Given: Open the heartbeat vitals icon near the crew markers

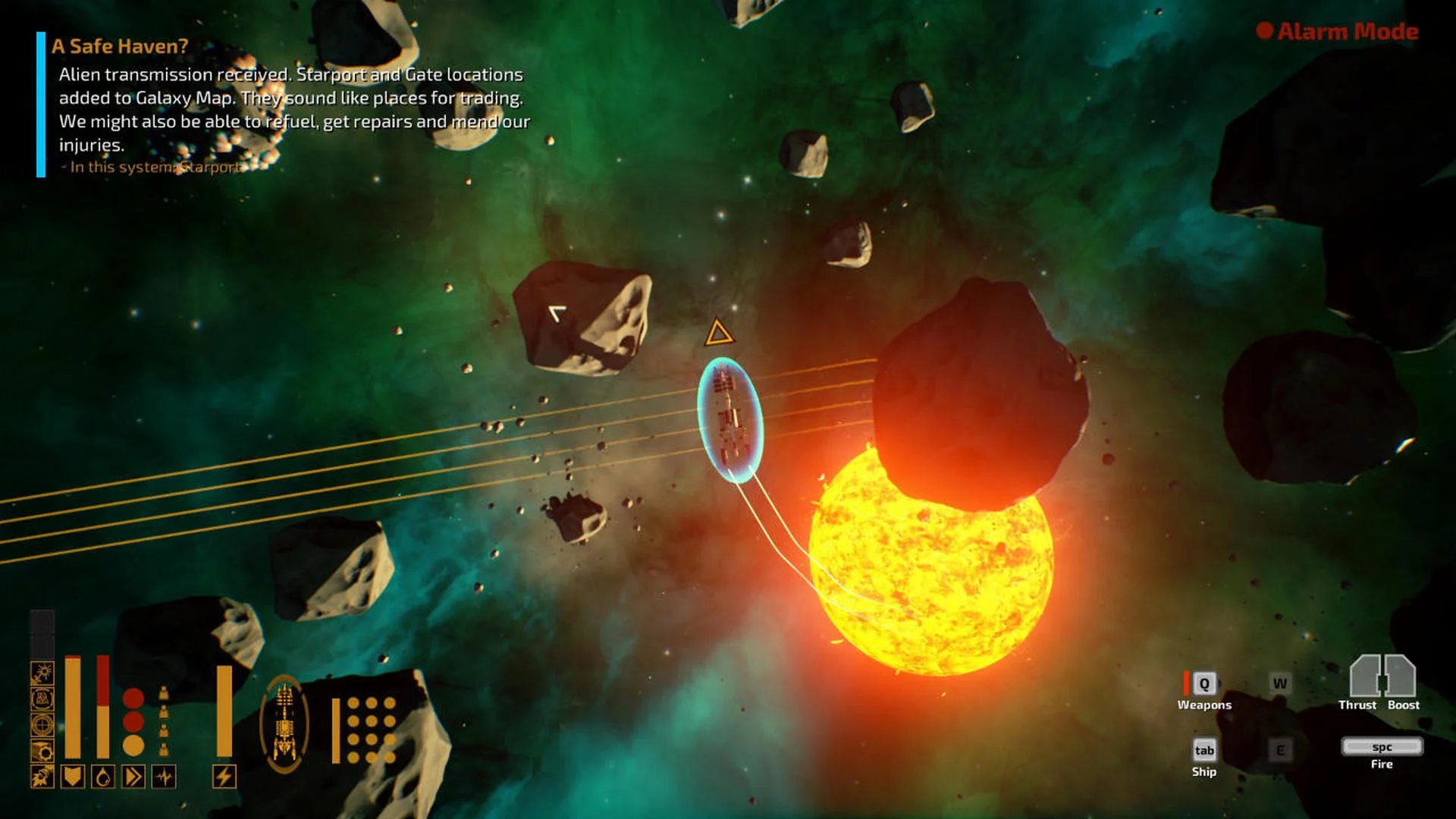Looking at the screenshot, I should coord(164,777).
